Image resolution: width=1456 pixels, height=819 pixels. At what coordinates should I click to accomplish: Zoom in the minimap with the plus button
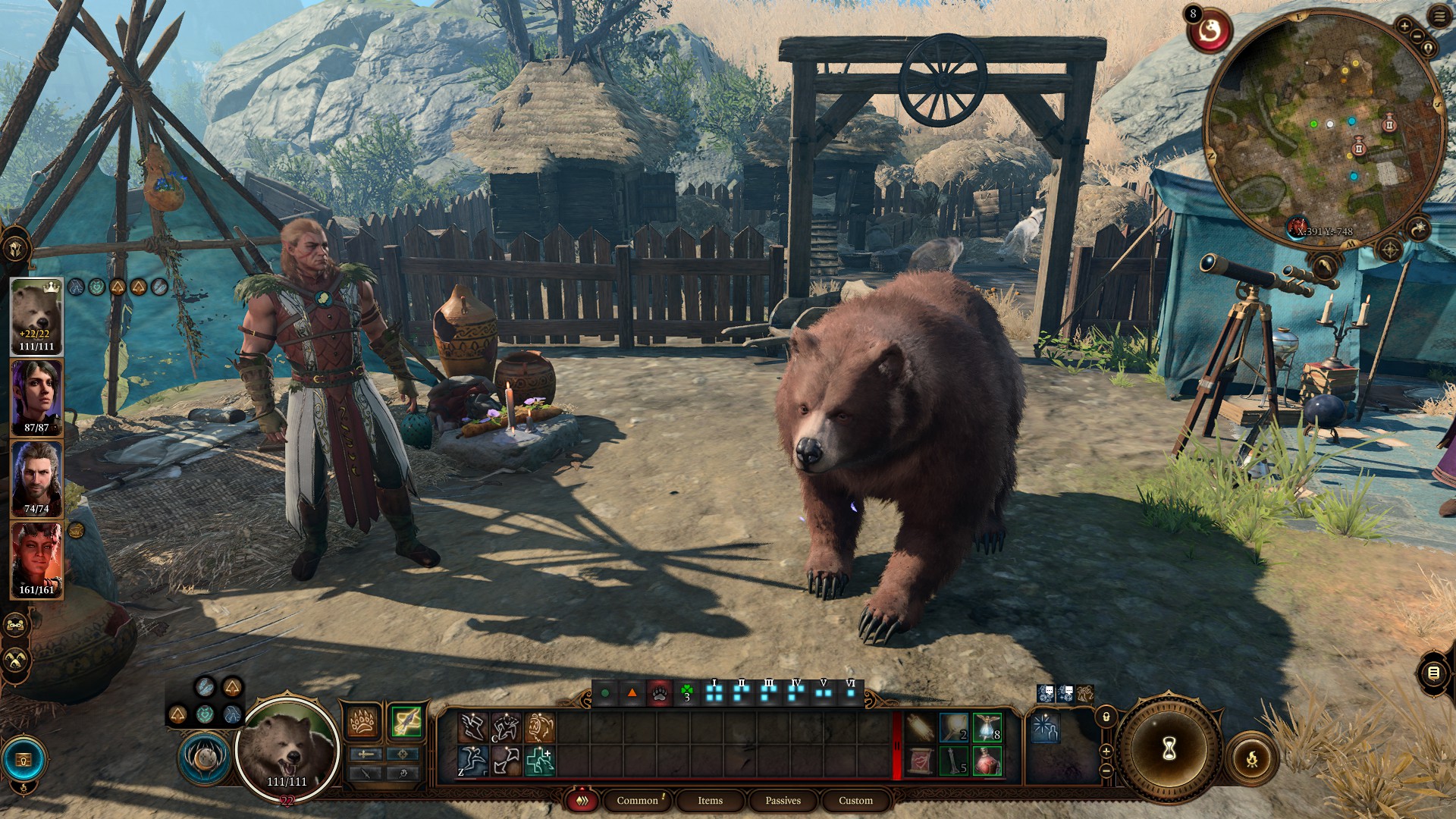pos(1404,27)
